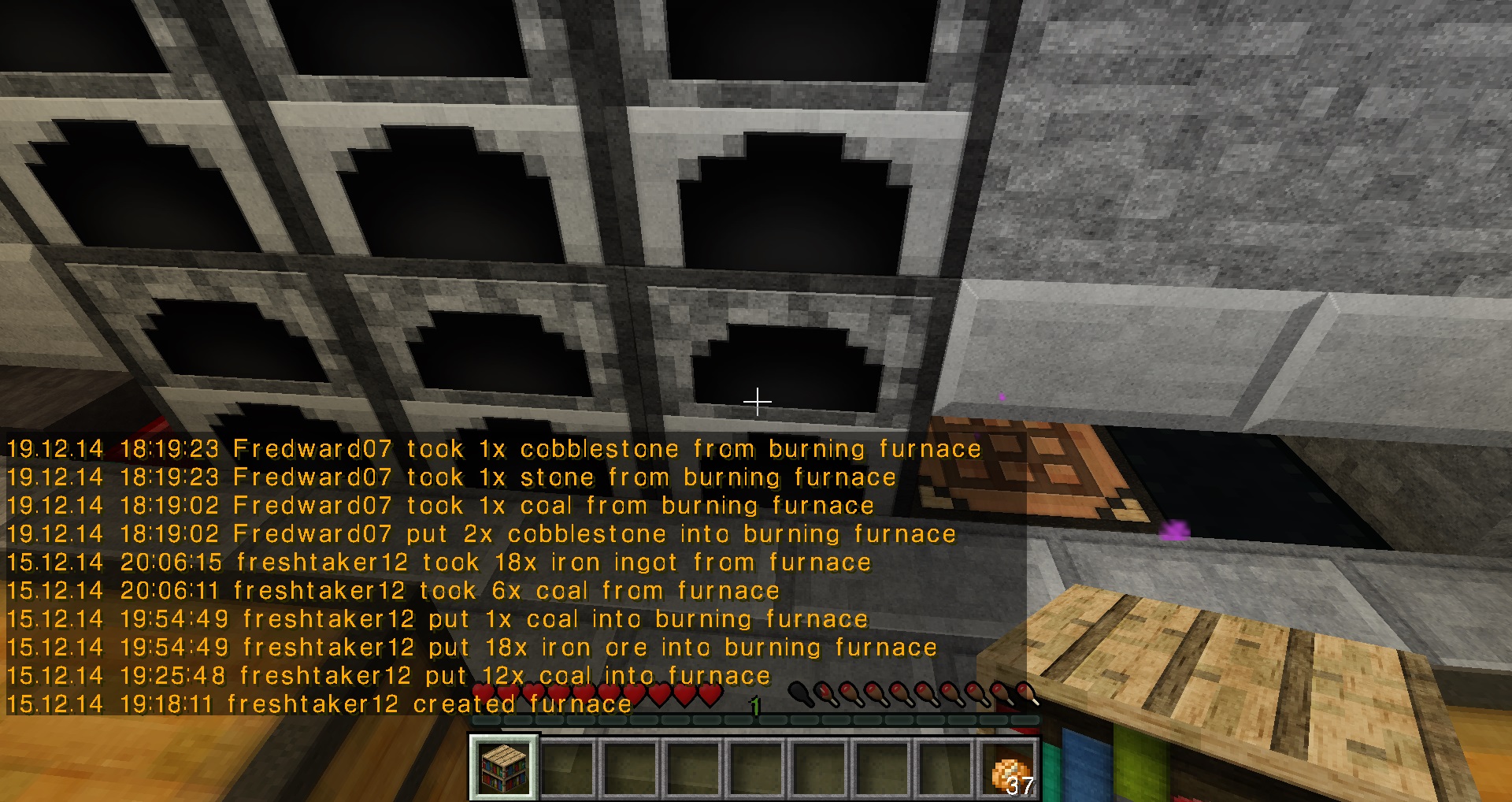Select the bookshelf hotbar slot
This screenshot has height=802, width=1512.
coord(504,768)
